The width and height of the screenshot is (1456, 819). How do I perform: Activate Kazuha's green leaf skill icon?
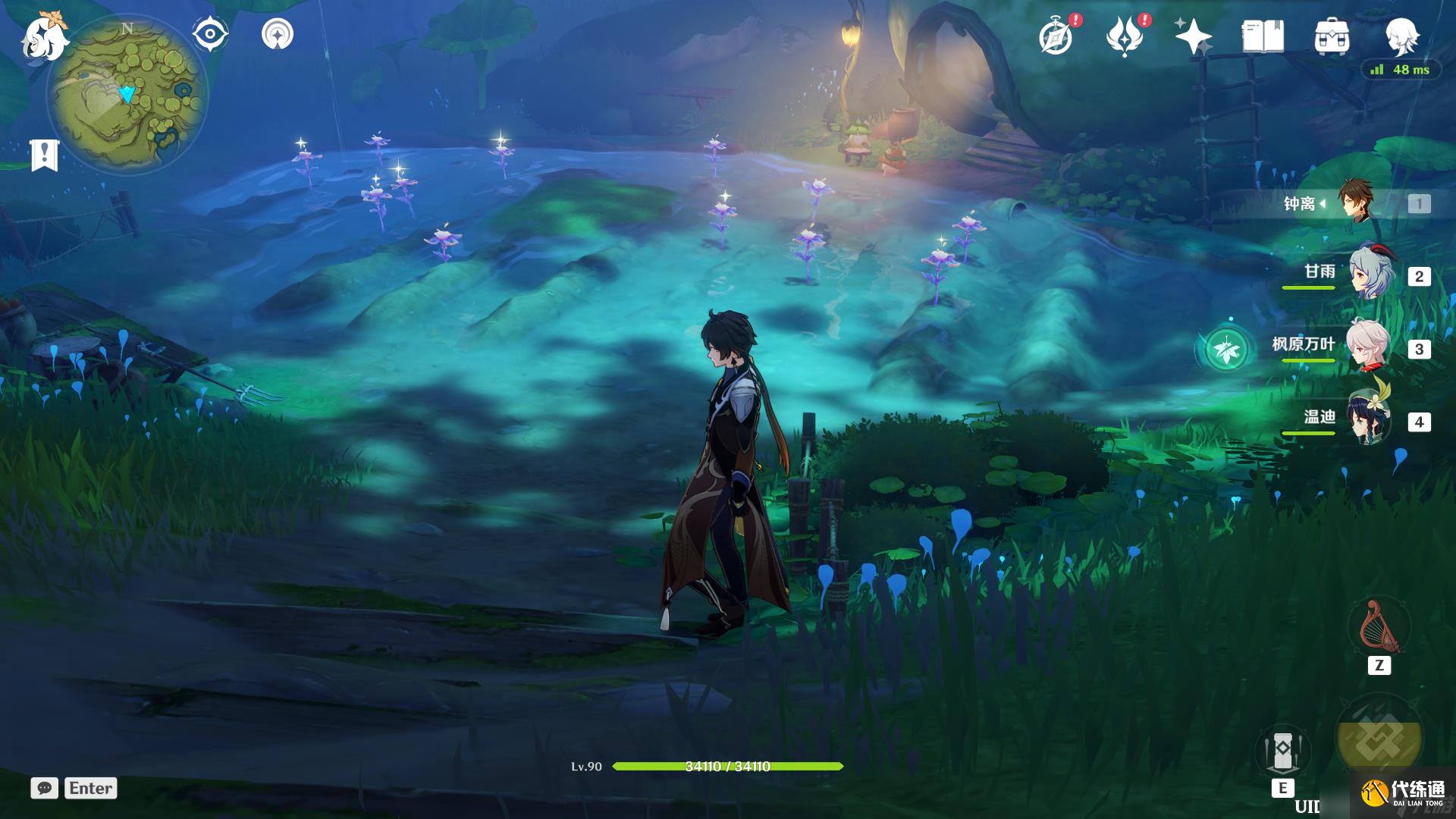click(x=1226, y=350)
